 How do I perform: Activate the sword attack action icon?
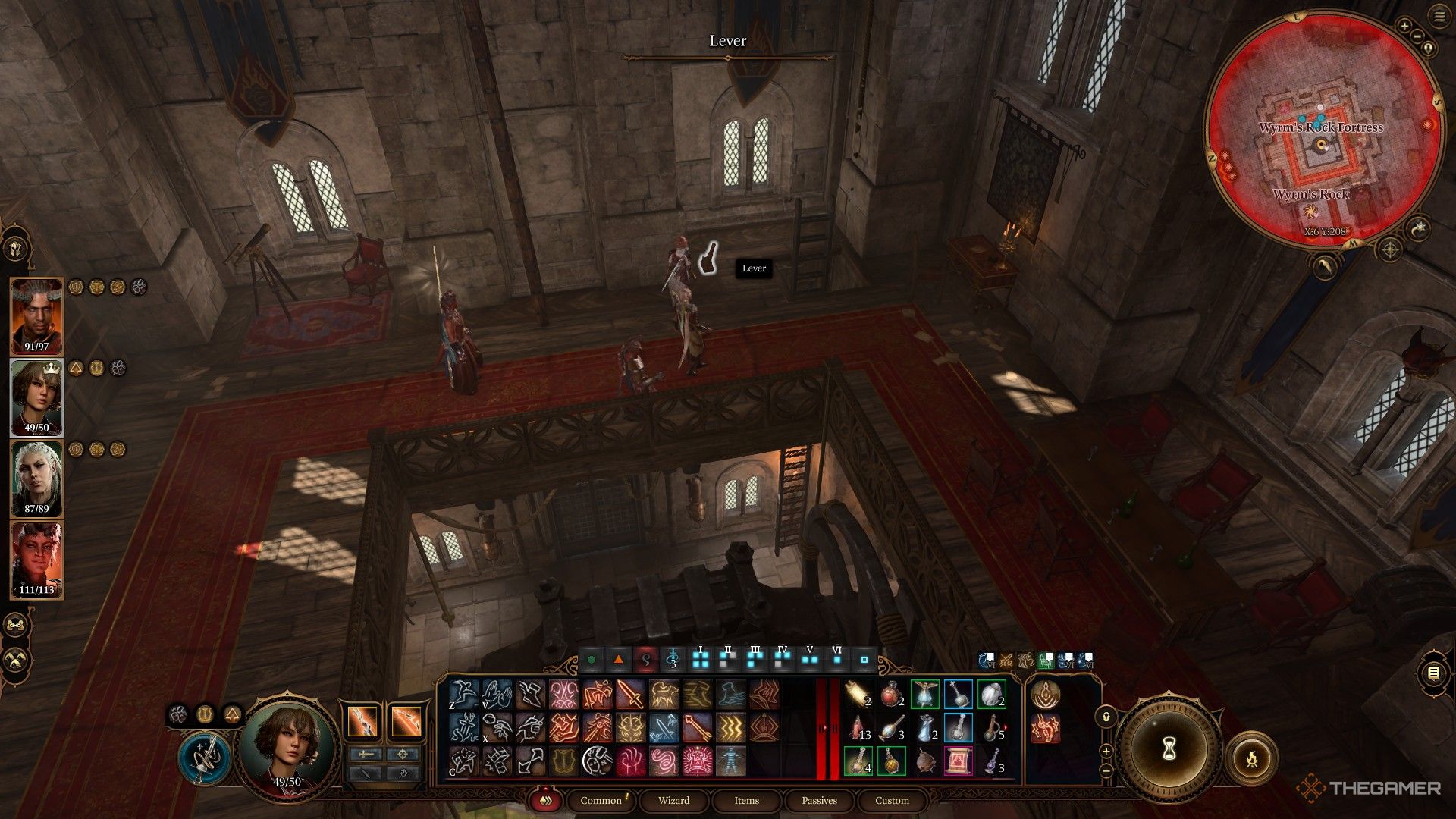point(630,694)
